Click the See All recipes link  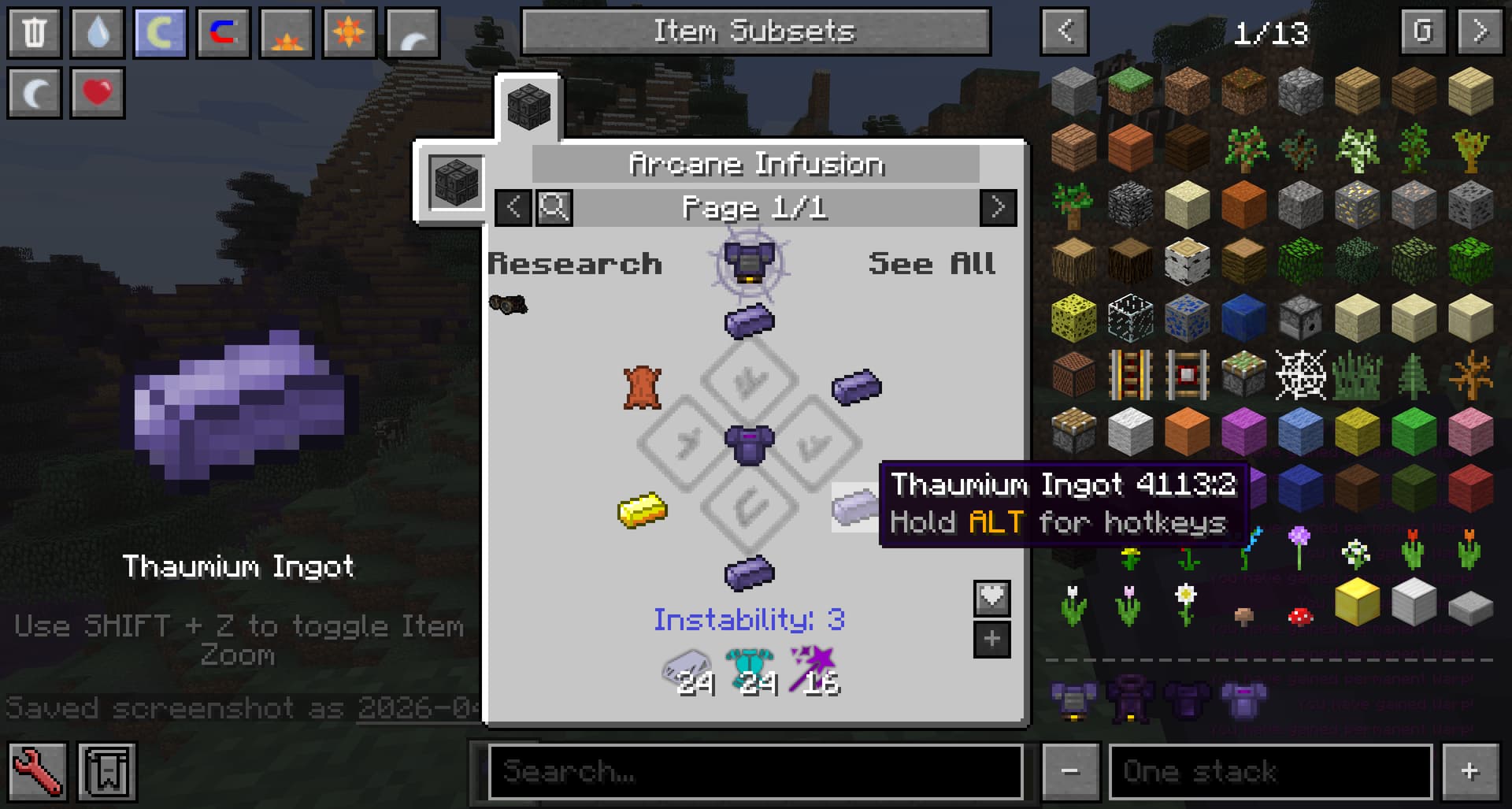[x=932, y=264]
